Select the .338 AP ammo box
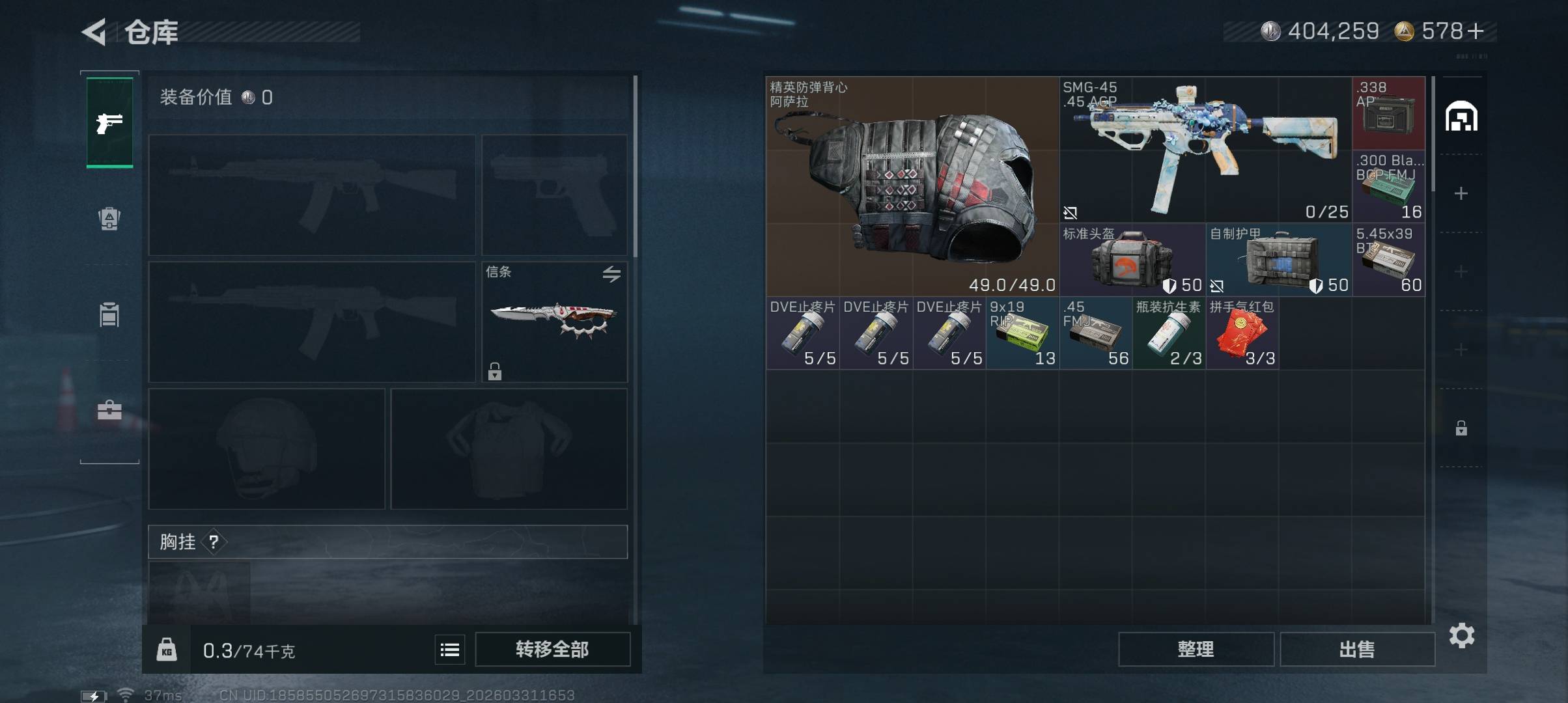The width and height of the screenshot is (1568, 703). (x=1388, y=113)
